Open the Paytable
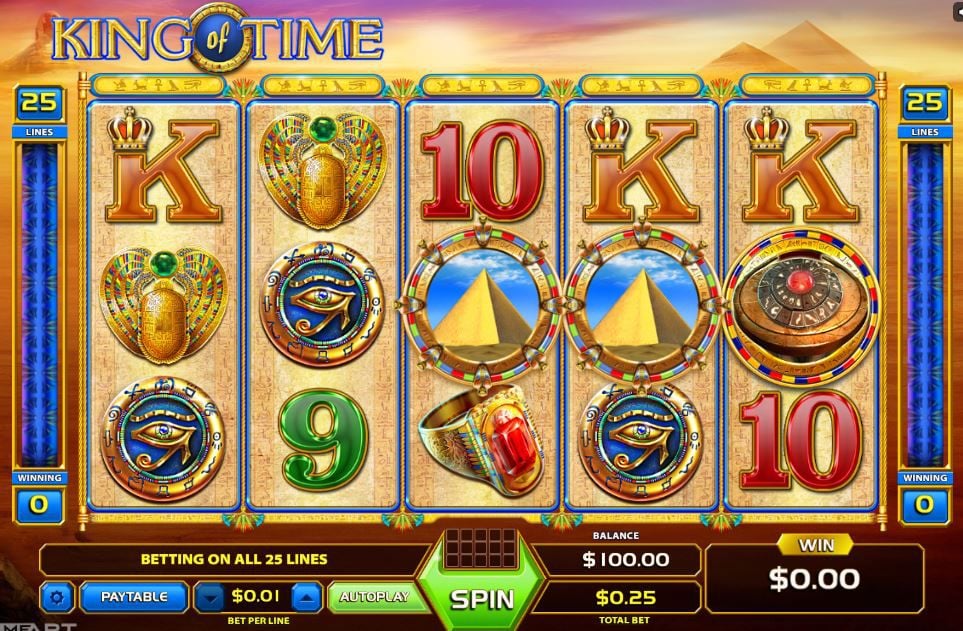 pos(133,597)
